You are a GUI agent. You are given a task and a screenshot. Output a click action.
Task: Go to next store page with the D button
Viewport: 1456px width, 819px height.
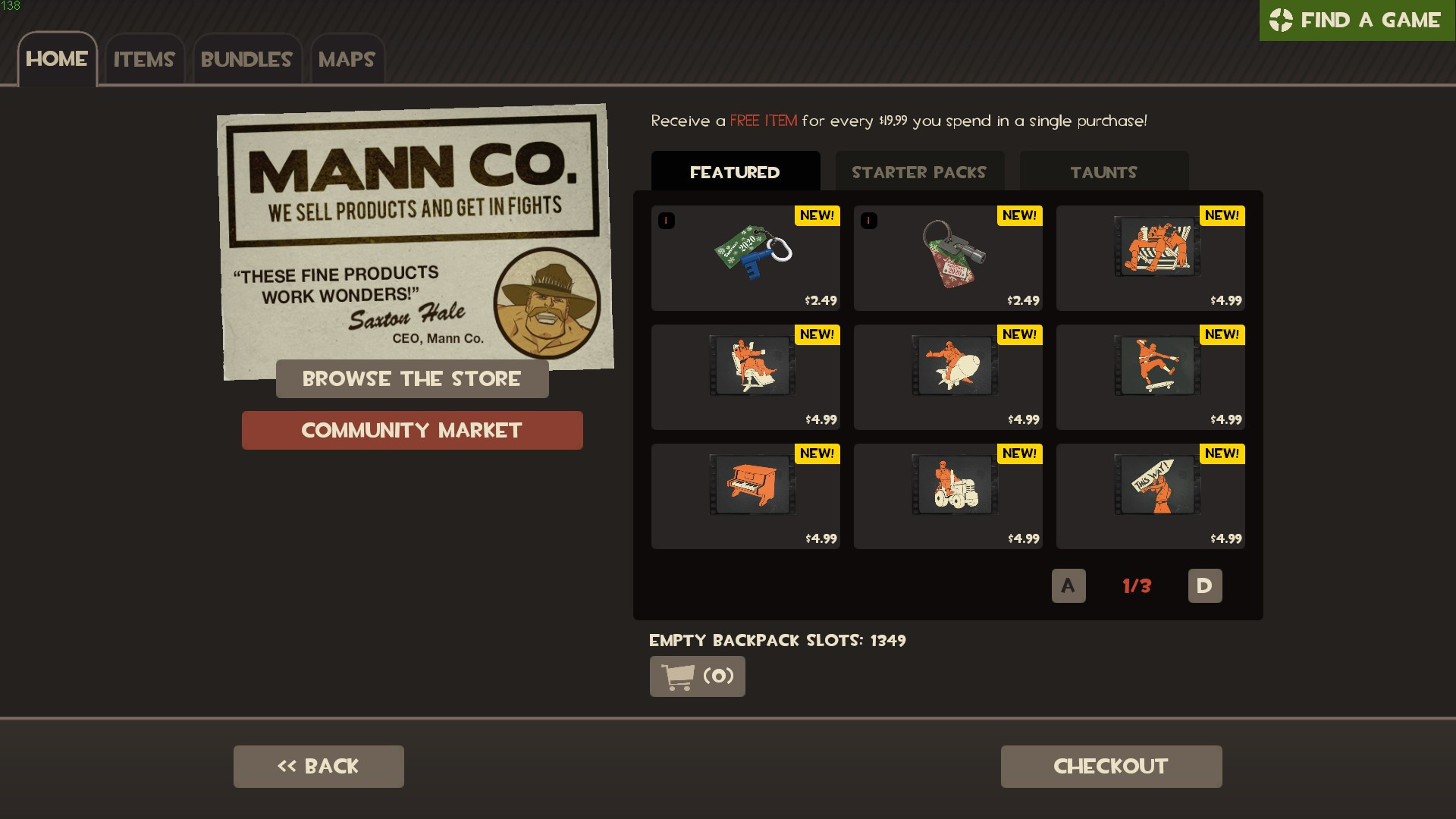pos(1205,585)
